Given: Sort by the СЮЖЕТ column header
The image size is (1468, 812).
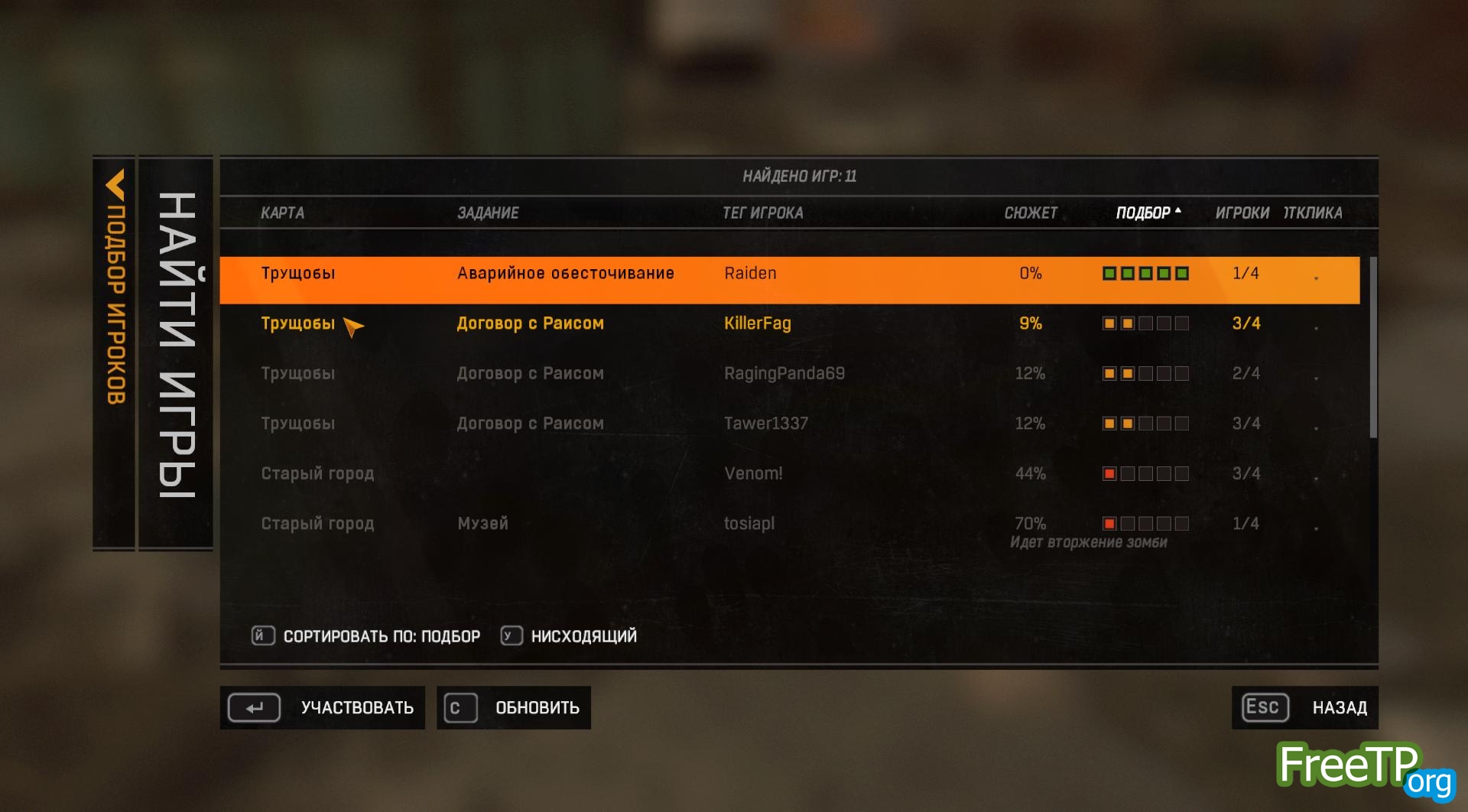Looking at the screenshot, I should click(x=1030, y=213).
